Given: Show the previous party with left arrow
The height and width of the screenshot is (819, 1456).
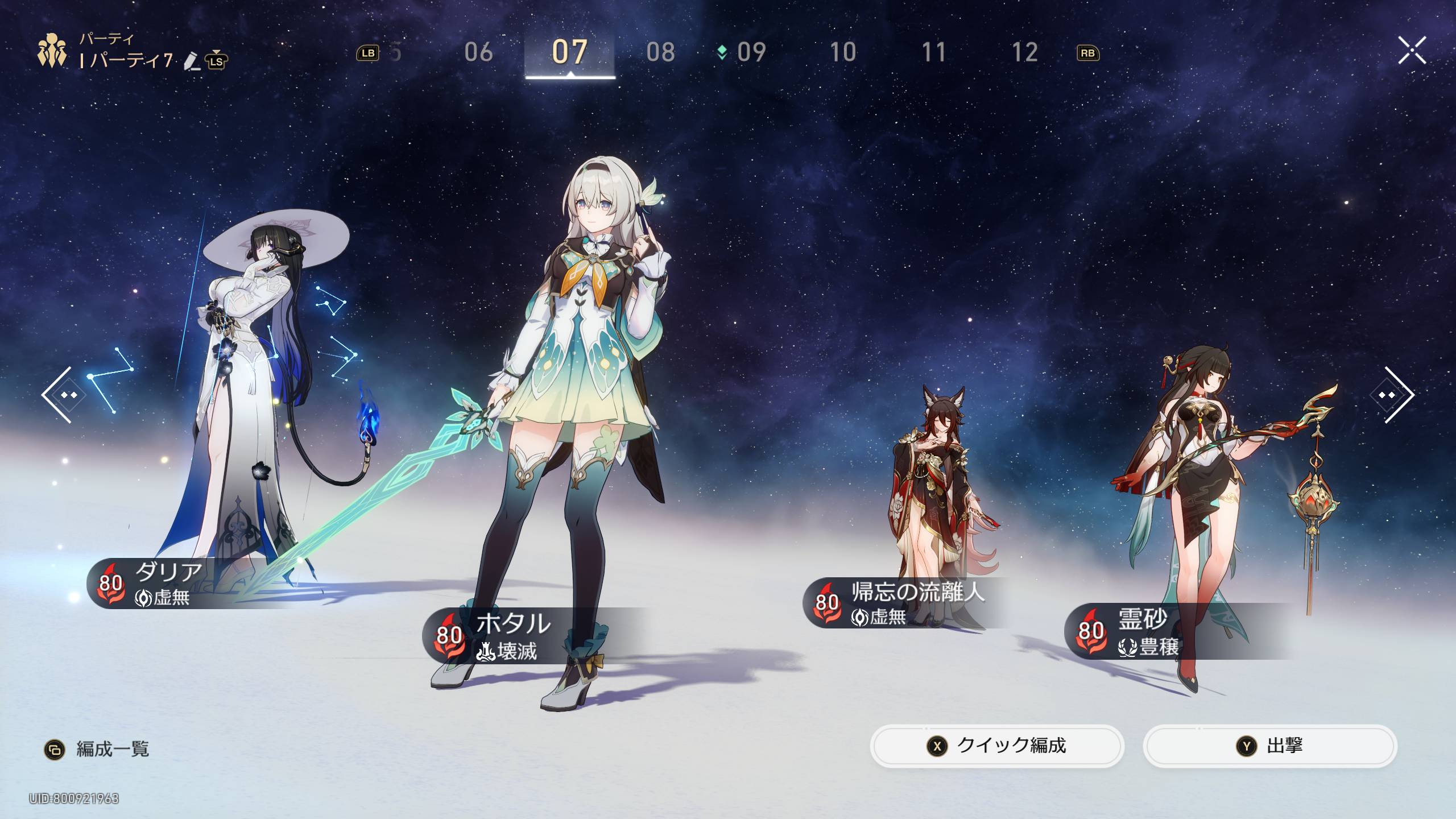Looking at the screenshot, I should click(x=59, y=394).
